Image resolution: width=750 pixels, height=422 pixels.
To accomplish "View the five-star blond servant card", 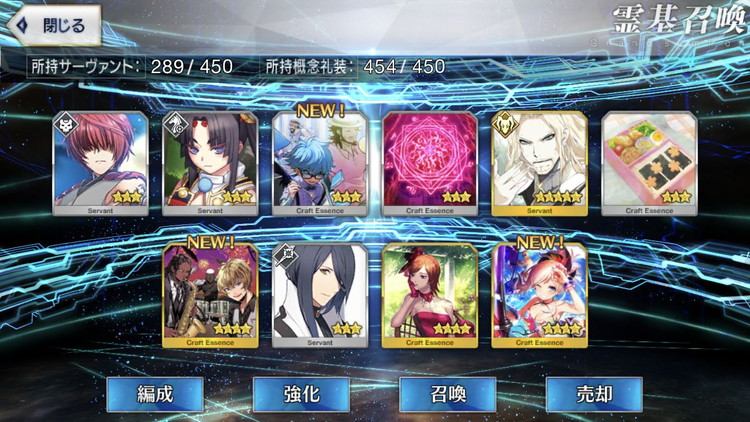I will coord(540,162).
